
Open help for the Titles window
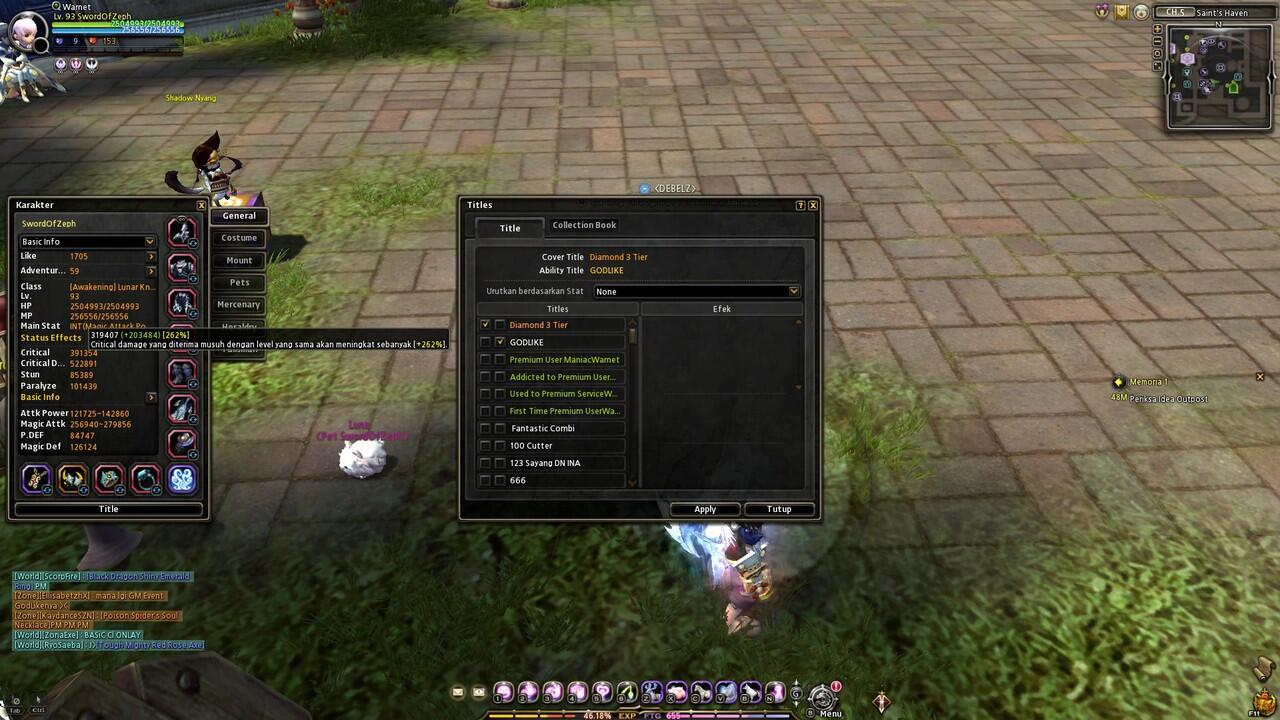pyautogui.click(x=800, y=205)
